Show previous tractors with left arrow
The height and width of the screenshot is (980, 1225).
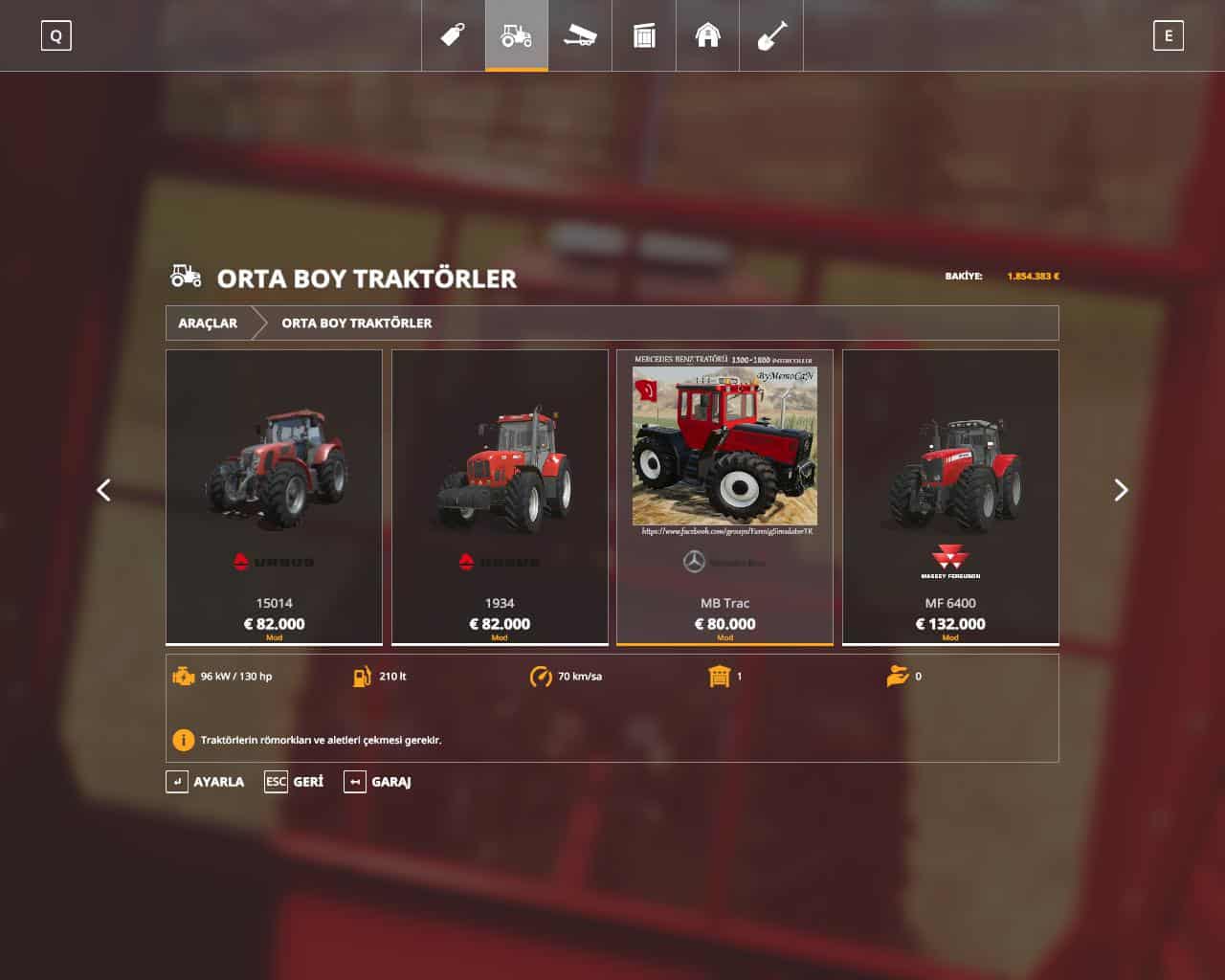103,490
